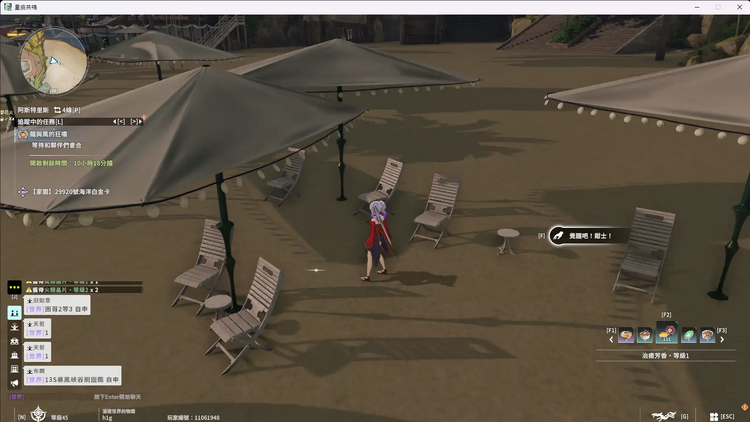750x422 pixels.
Task: Select the highlighted world chat channel icon
Action: (x=14, y=312)
